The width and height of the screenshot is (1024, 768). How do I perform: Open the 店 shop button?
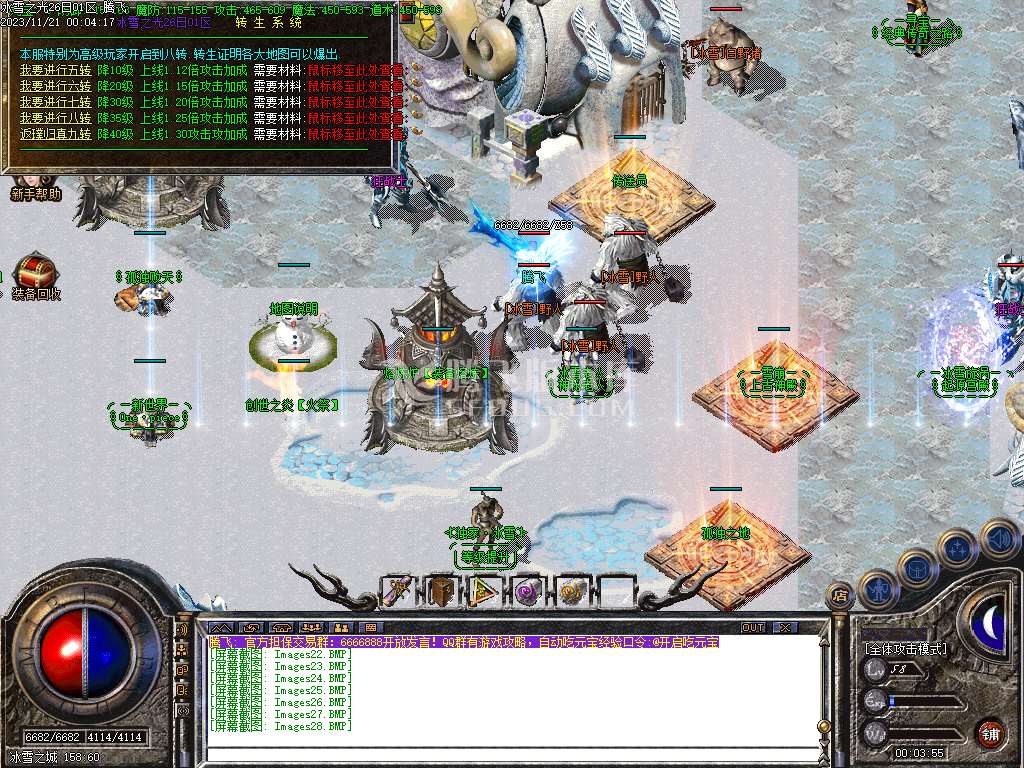(839, 595)
